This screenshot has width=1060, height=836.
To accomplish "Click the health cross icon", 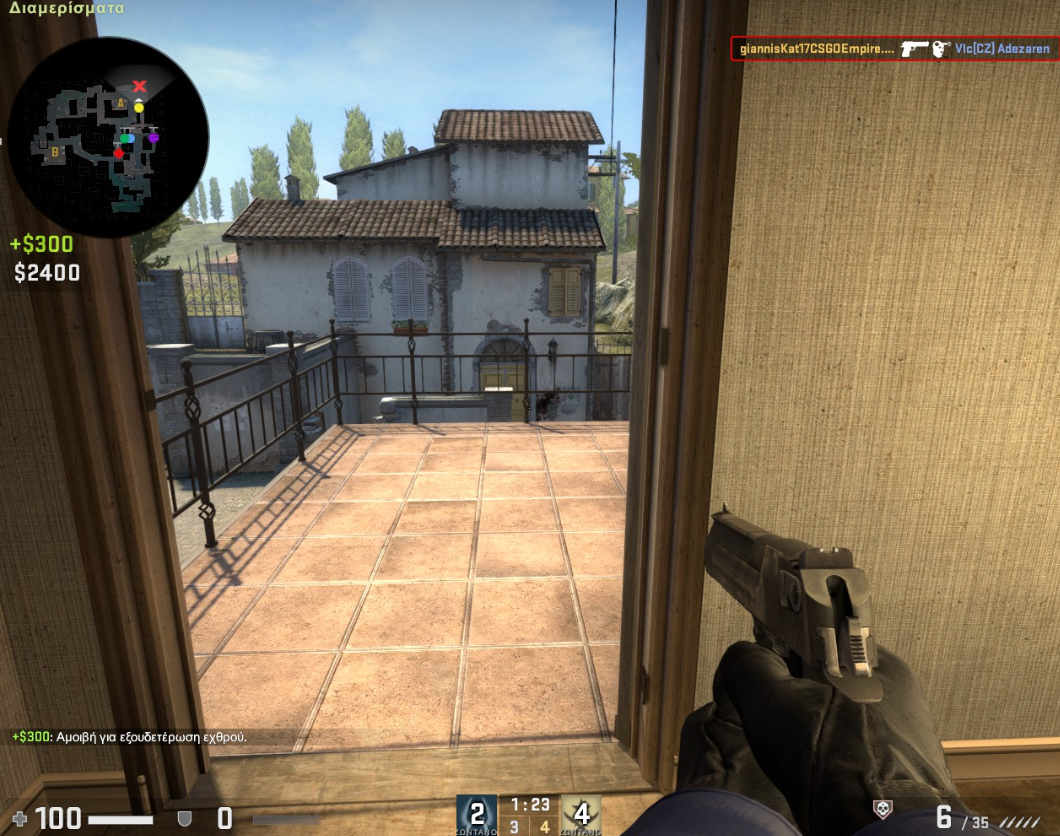I will (19, 819).
